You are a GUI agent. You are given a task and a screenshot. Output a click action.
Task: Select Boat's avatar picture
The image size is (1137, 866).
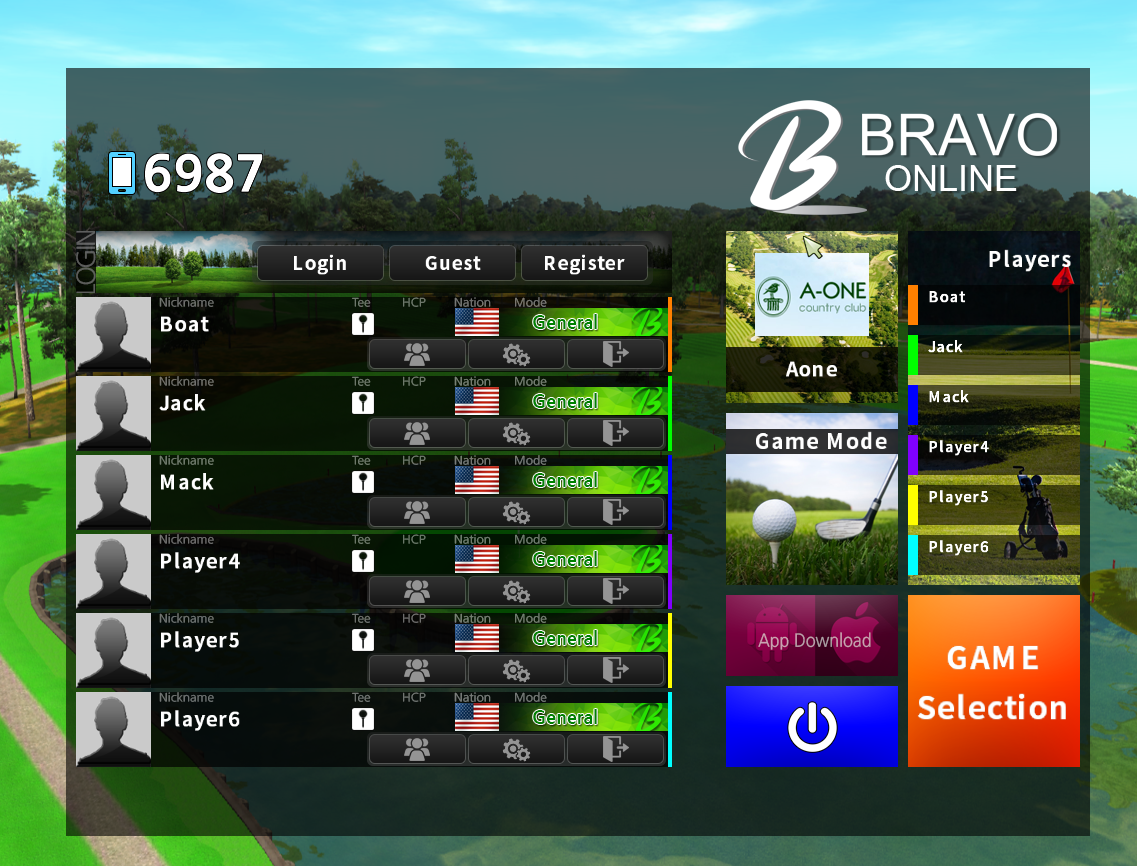point(114,334)
